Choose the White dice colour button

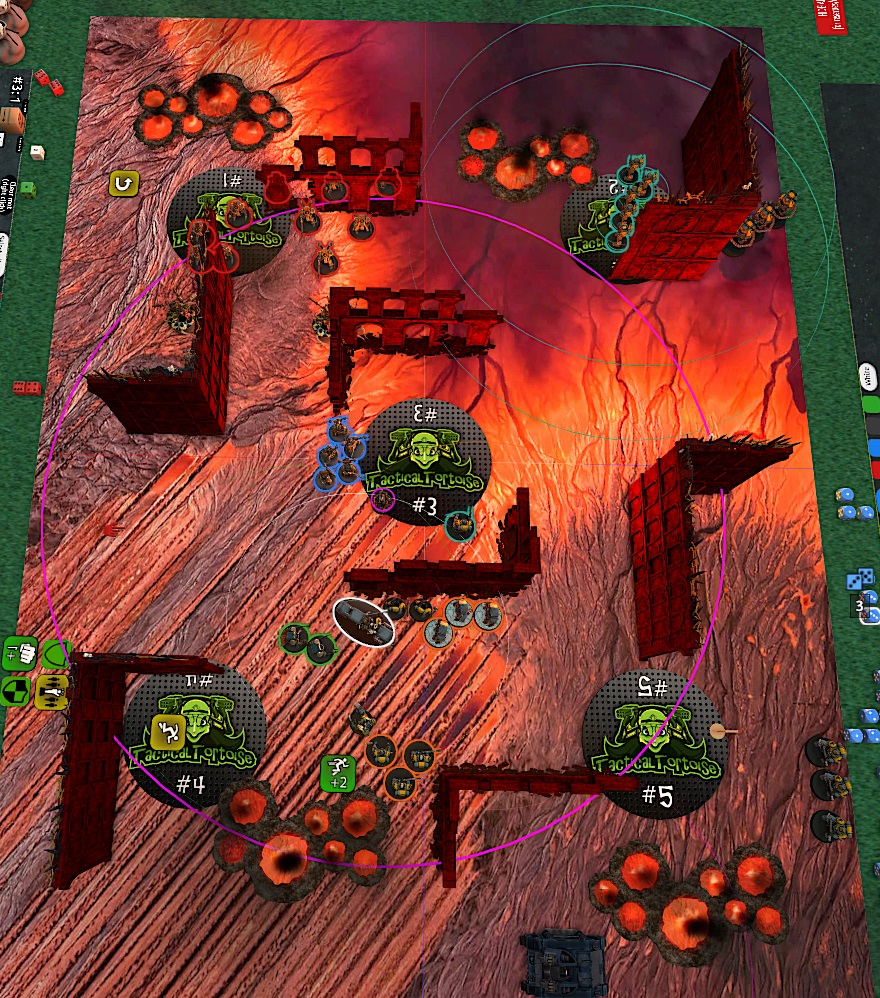[x=868, y=380]
